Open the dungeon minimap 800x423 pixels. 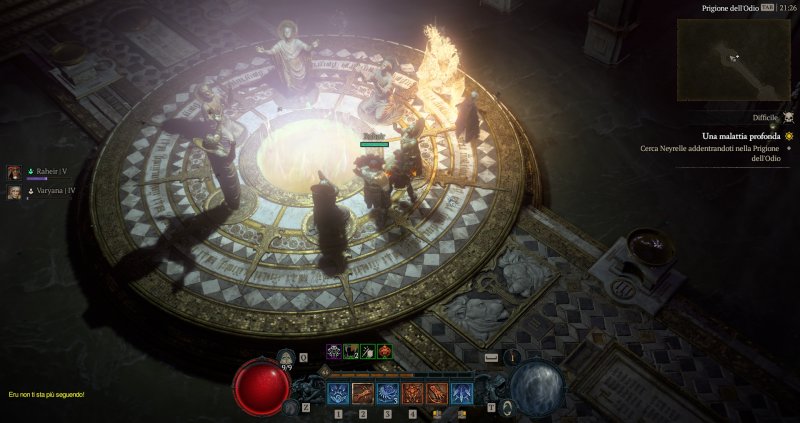click(x=734, y=59)
